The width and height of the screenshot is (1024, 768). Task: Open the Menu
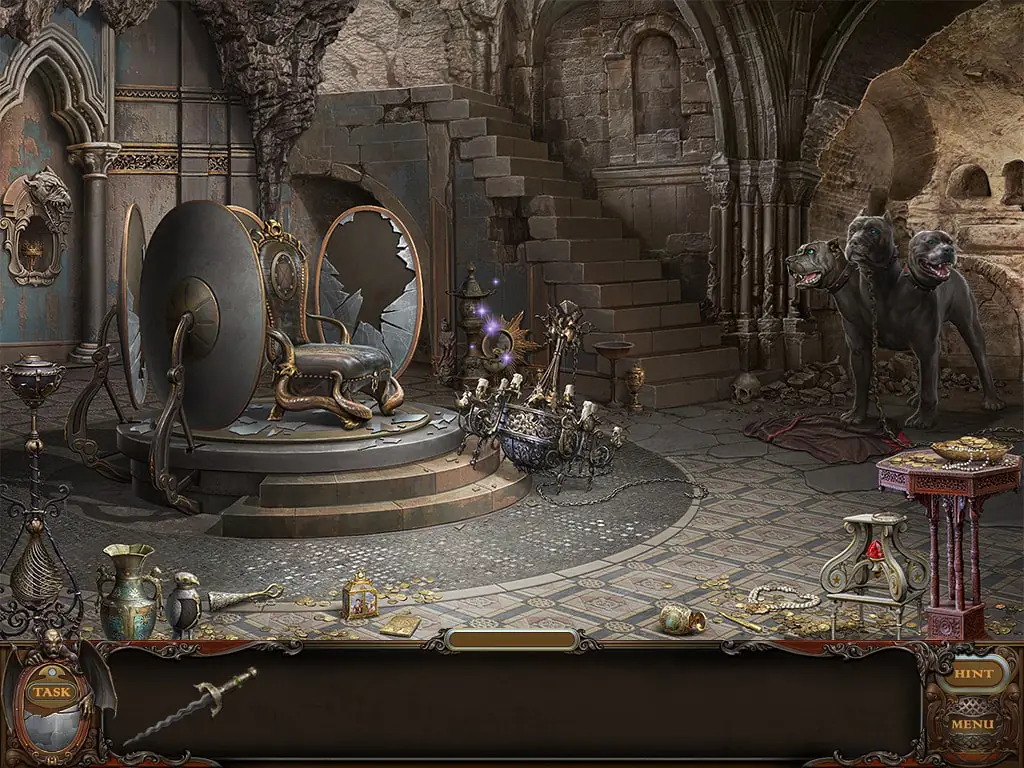972,724
